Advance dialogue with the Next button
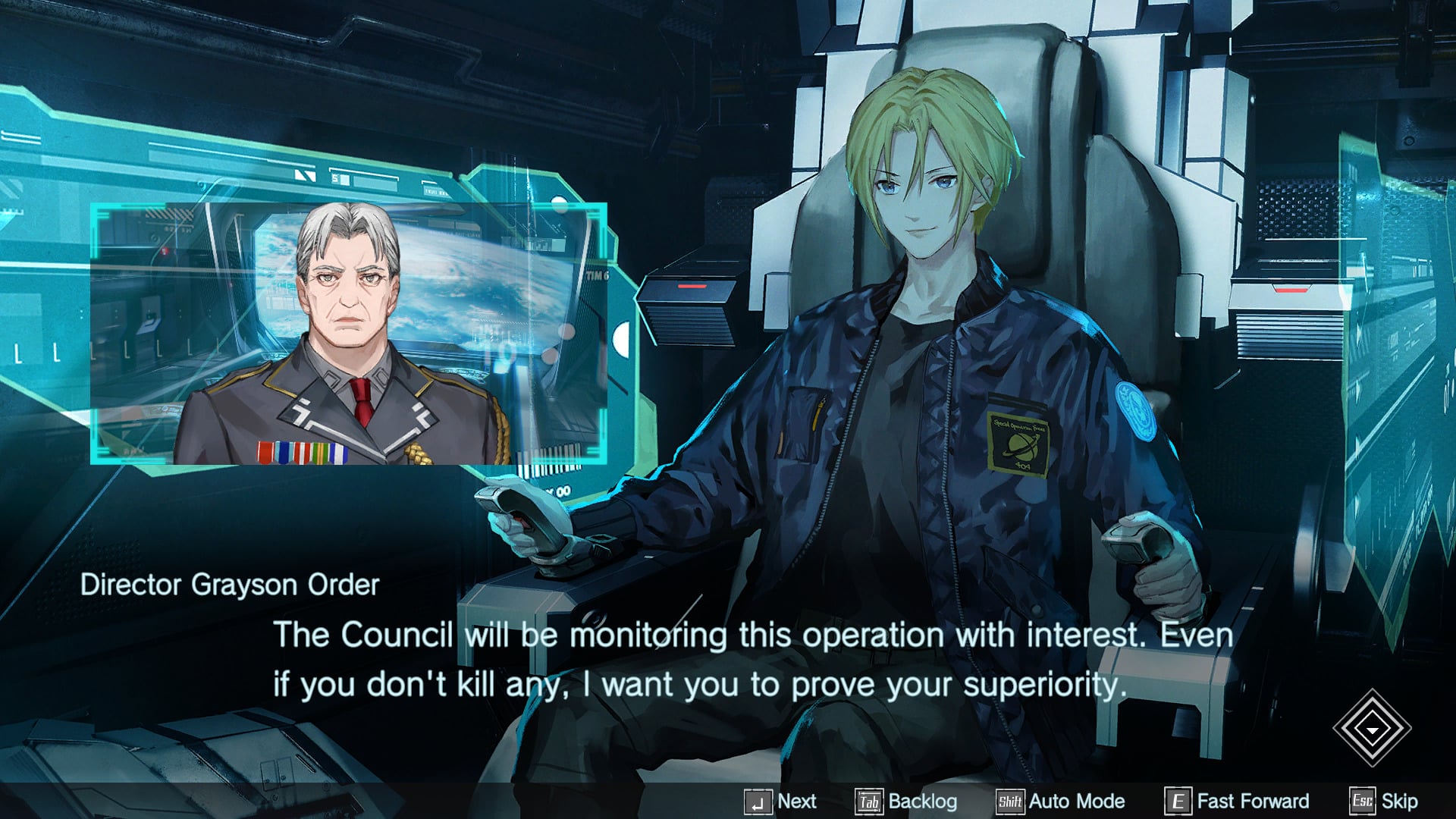 tap(781, 801)
